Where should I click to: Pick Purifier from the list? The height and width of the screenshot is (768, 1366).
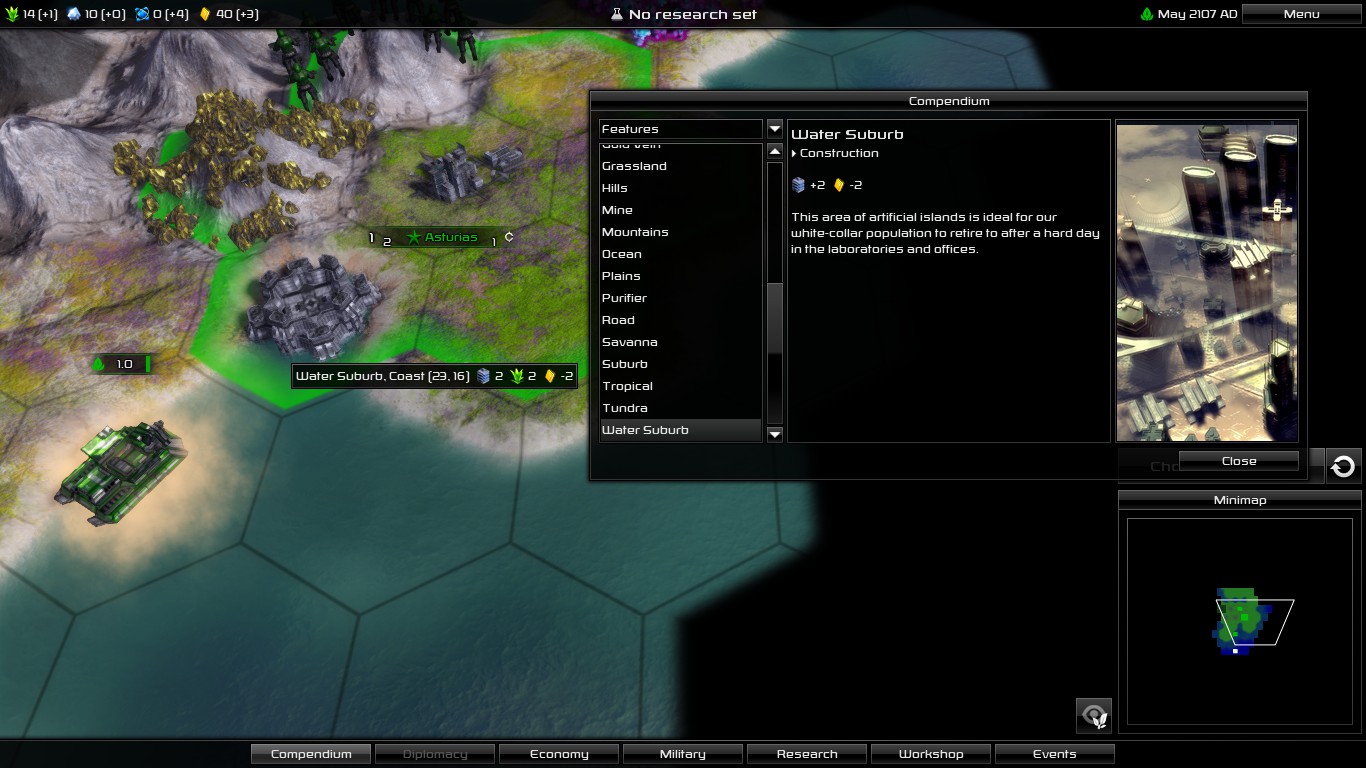pyautogui.click(x=624, y=298)
